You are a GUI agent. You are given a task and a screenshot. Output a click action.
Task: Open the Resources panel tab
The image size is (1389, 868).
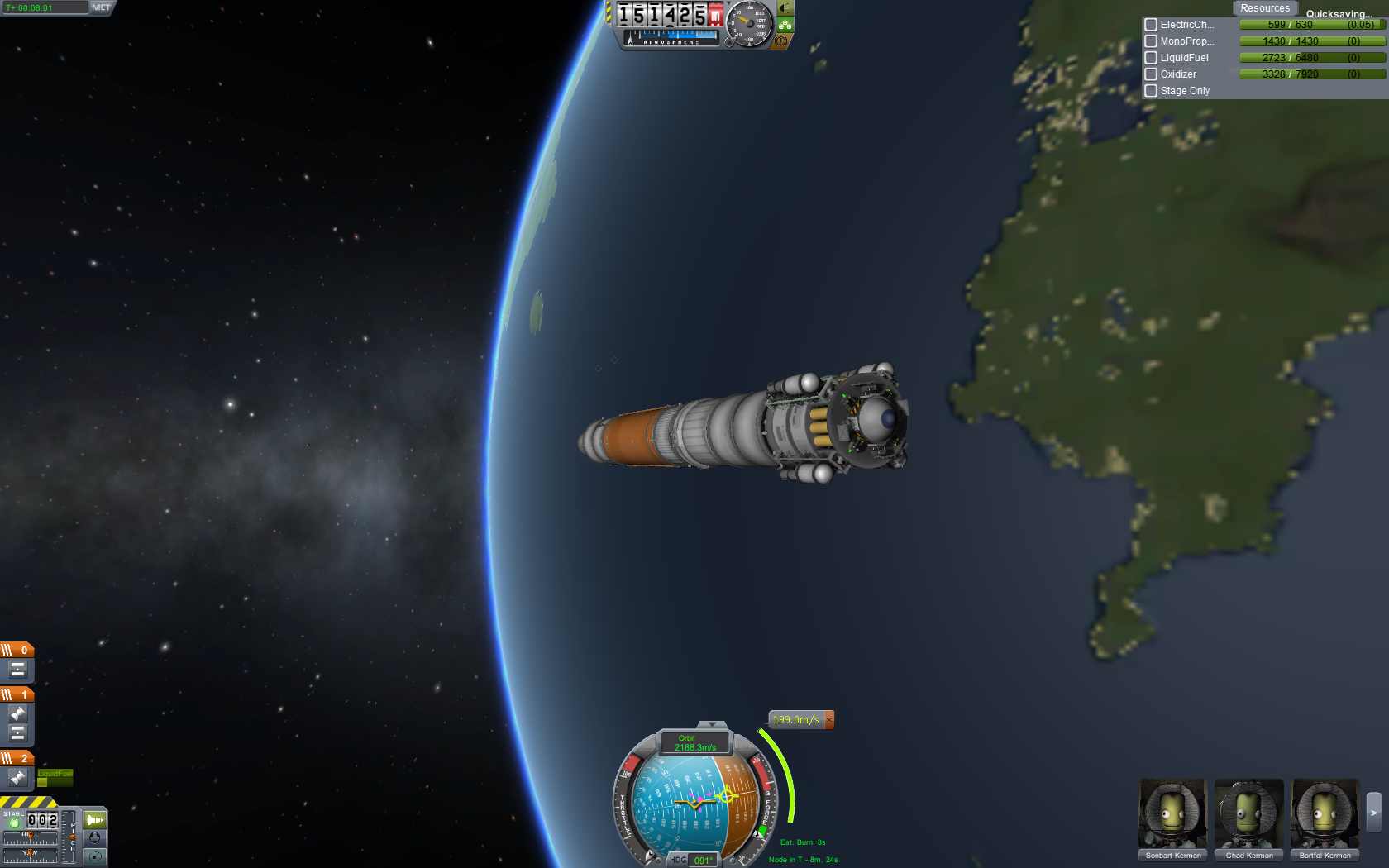pos(1264,8)
